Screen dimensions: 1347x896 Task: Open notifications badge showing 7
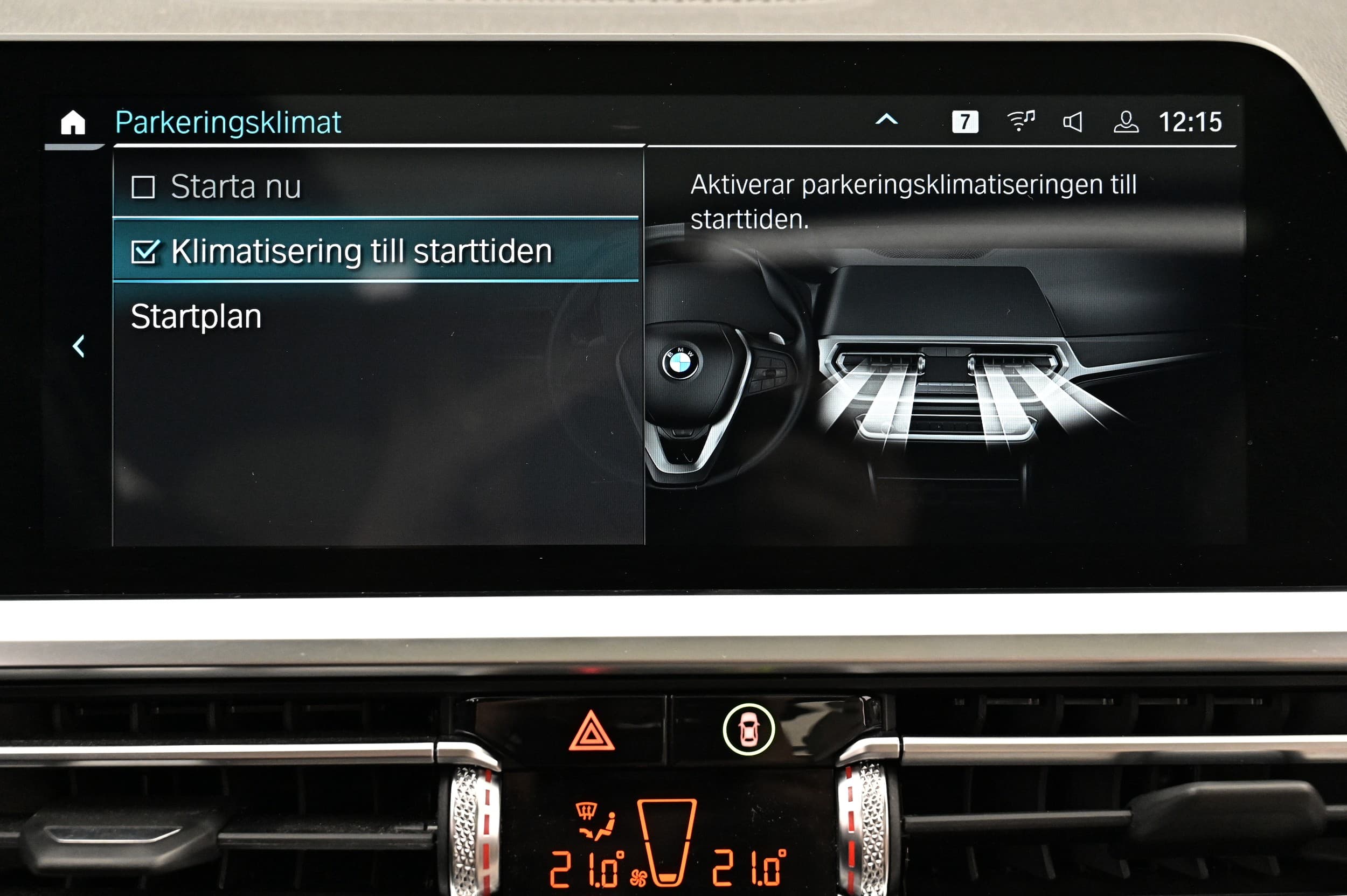tap(964, 122)
